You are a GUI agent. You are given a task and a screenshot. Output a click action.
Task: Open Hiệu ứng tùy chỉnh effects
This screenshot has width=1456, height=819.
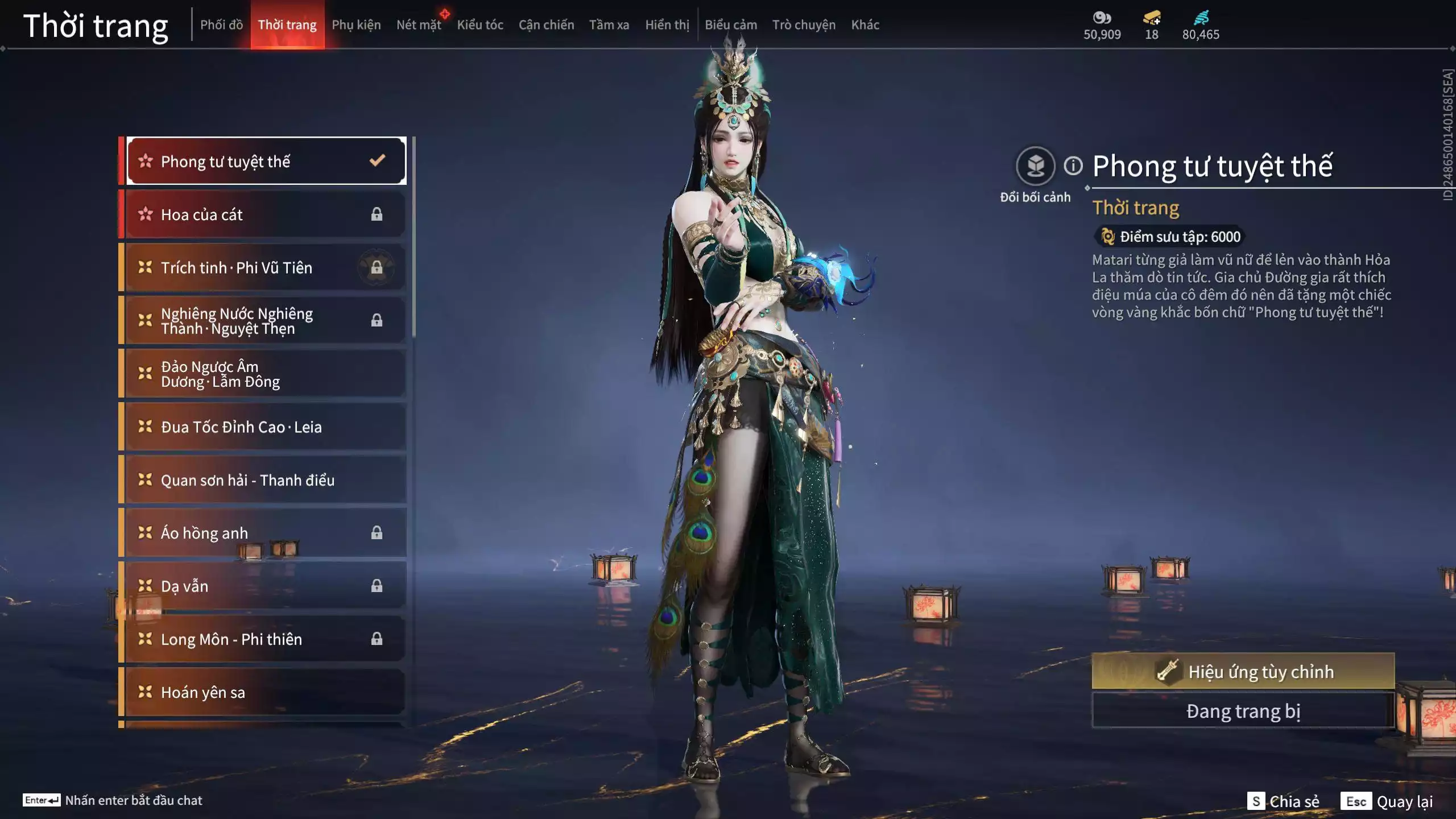pos(1243,671)
